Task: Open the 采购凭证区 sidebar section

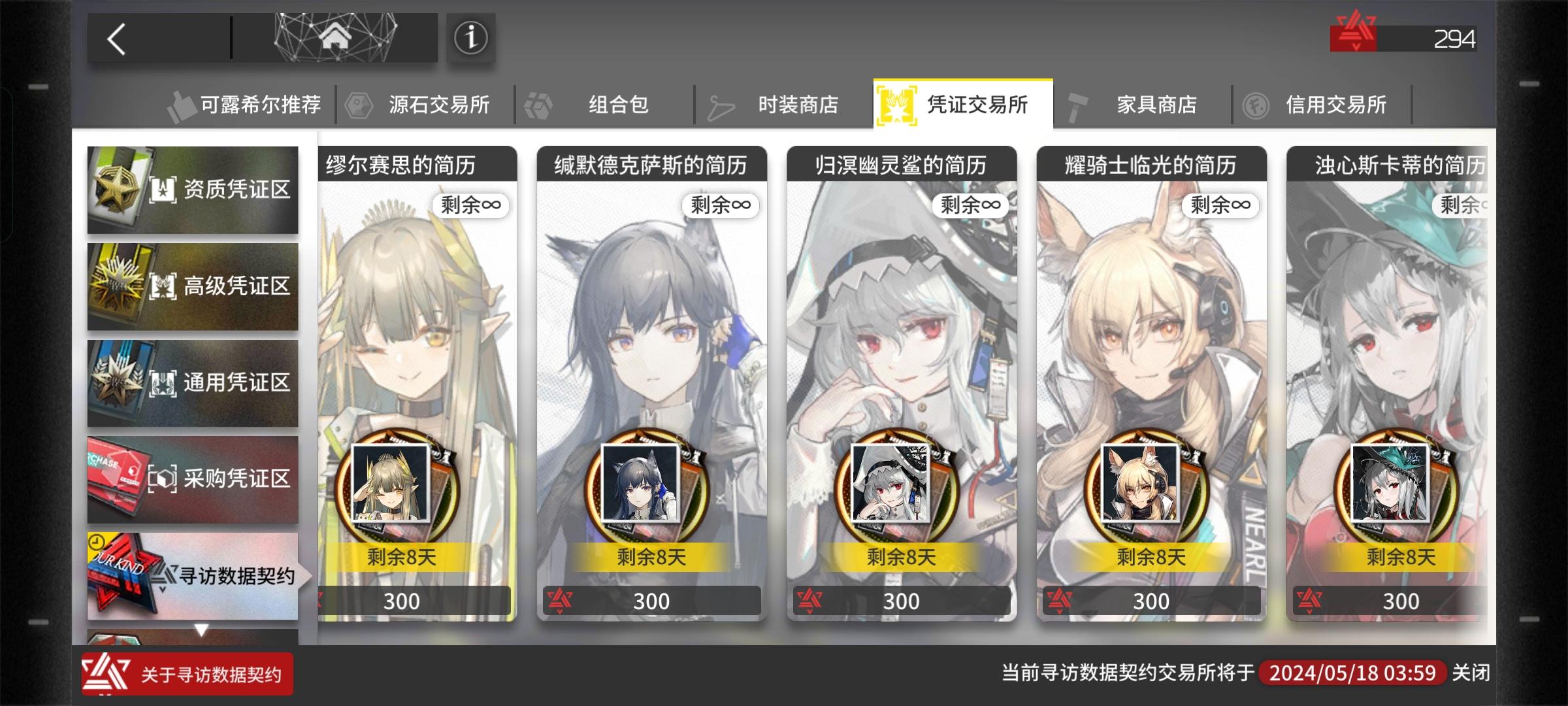Action: click(x=193, y=479)
